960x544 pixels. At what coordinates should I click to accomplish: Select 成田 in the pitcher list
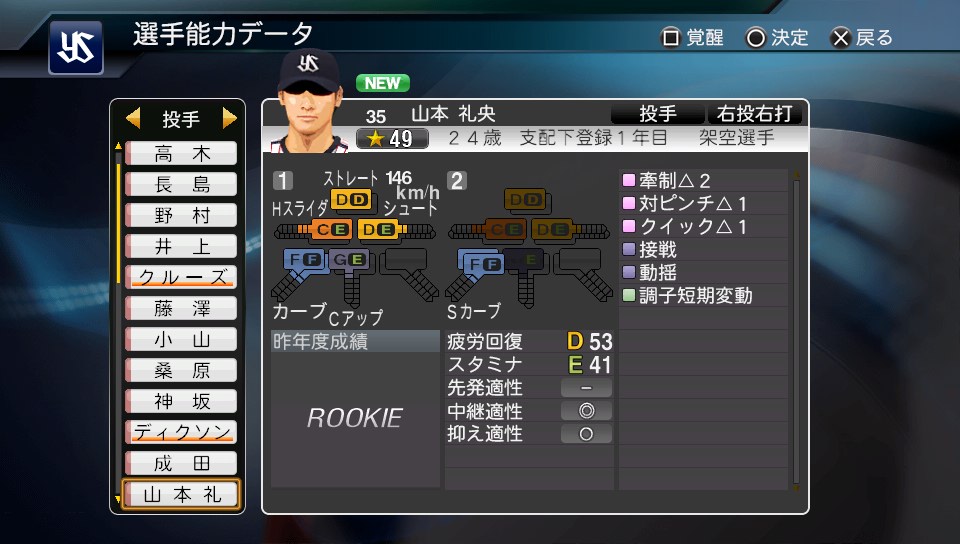click(181, 464)
